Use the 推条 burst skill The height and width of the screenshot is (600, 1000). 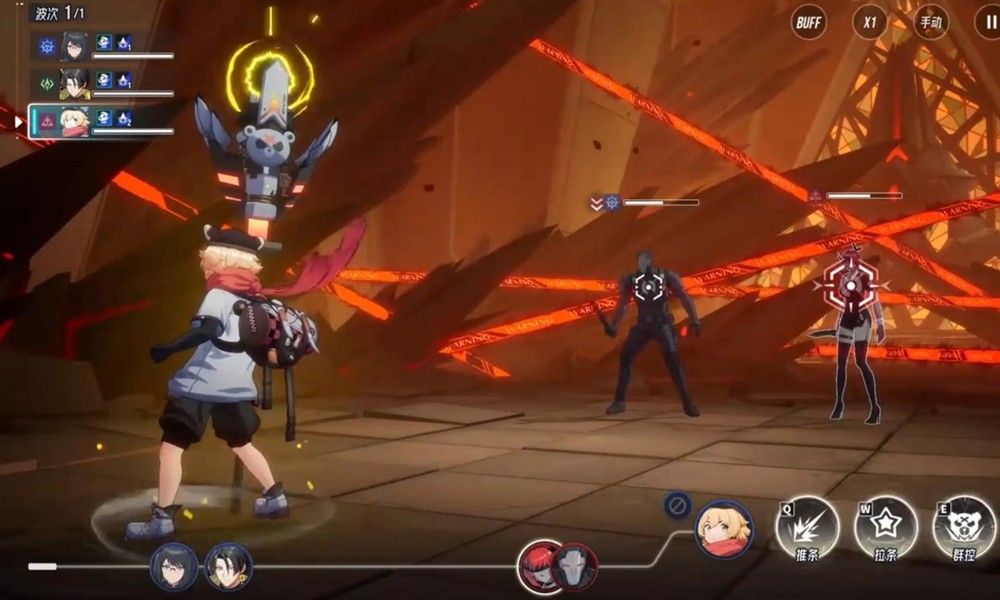coord(806,527)
